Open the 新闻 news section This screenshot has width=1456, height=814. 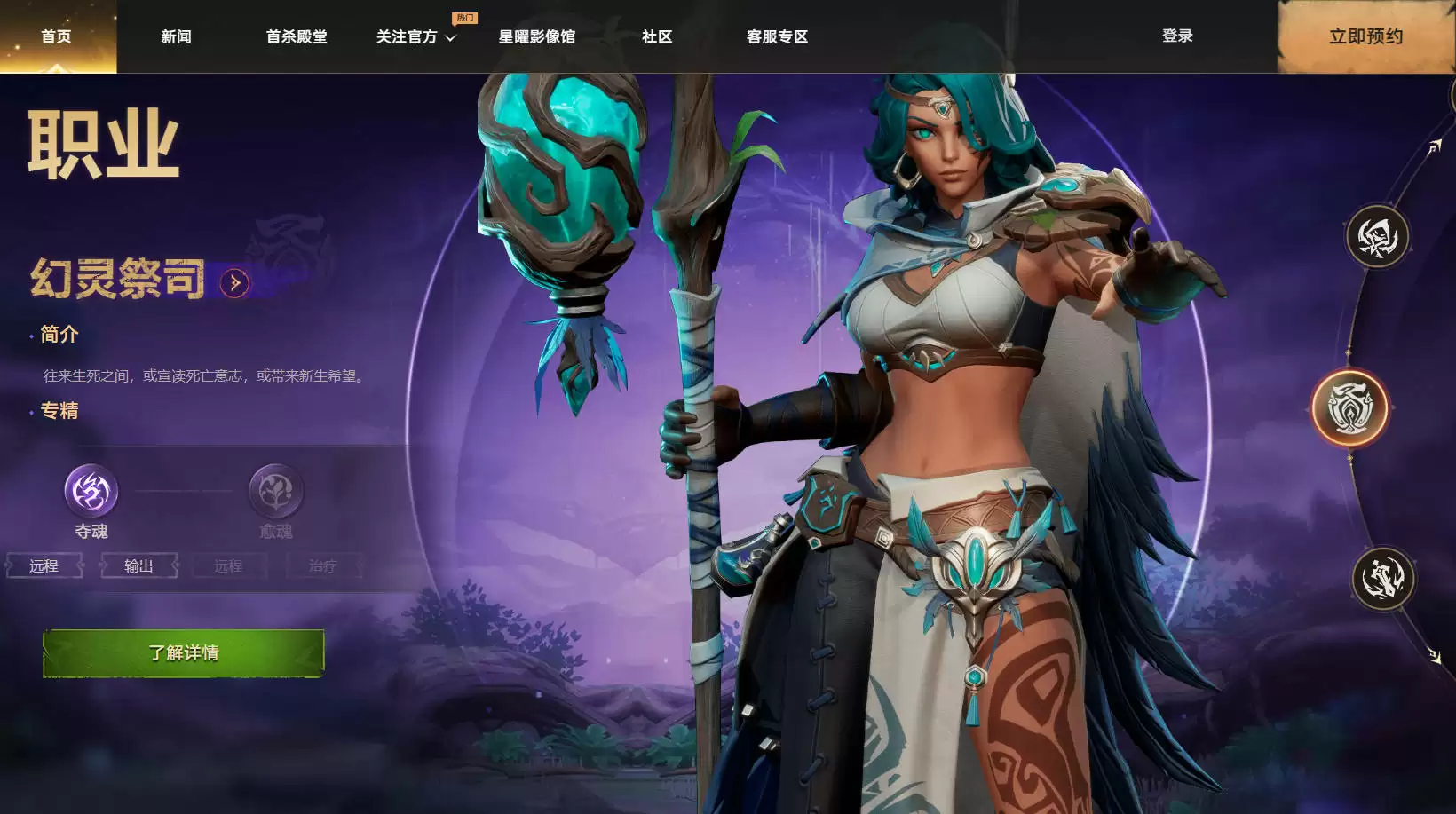(x=176, y=36)
